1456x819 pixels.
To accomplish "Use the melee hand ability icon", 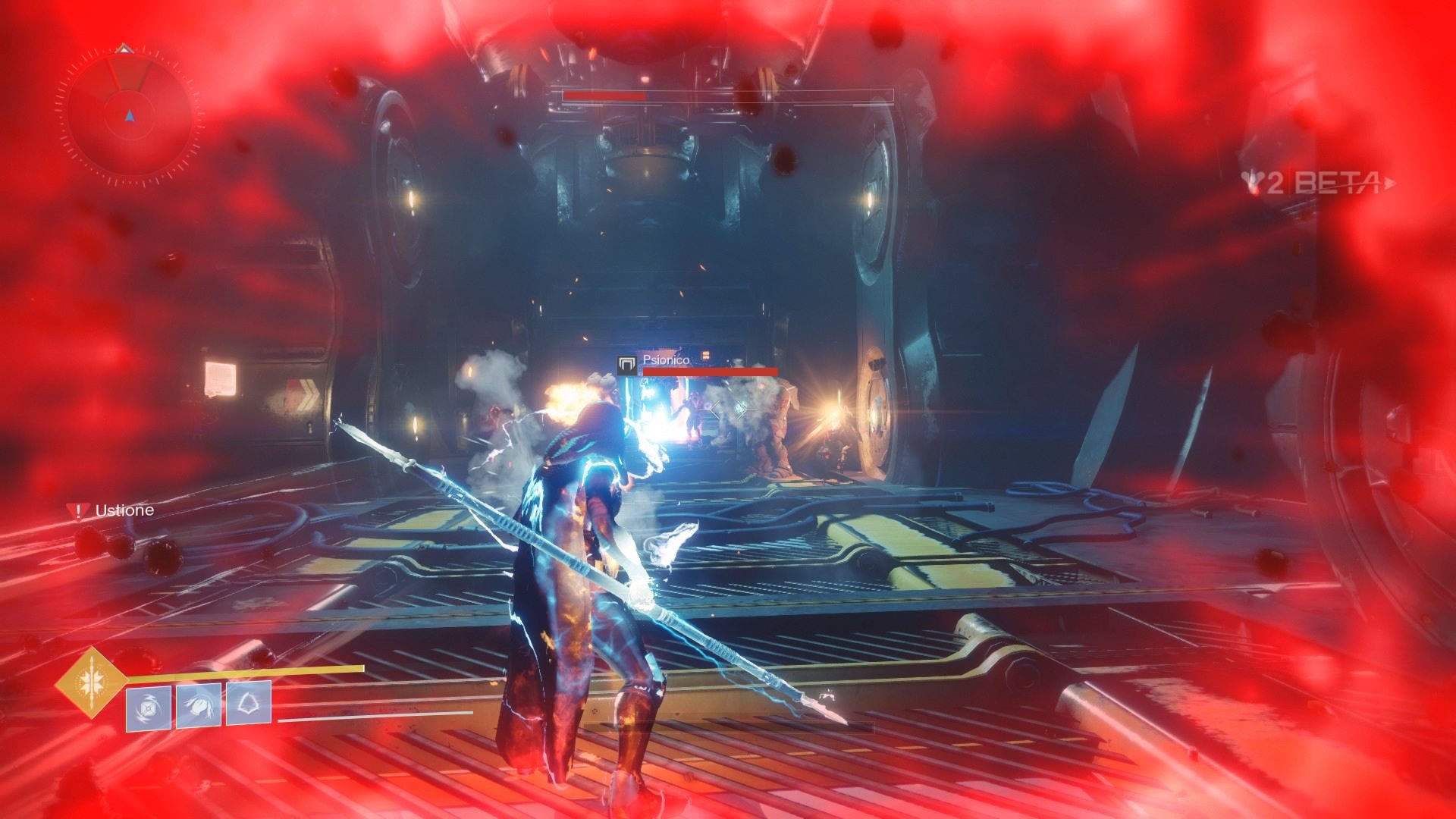I will [199, 706].
